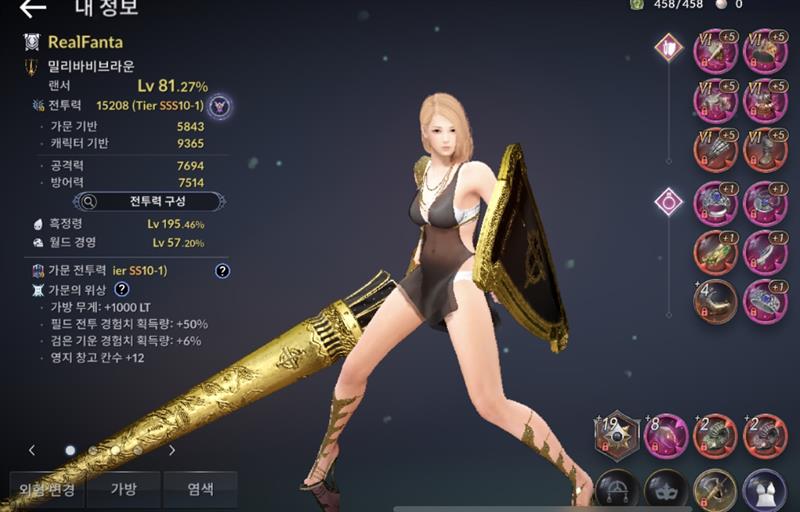Select the armor equipment category icon
This screenshot has width=800, height=512.
pos(667,47)
